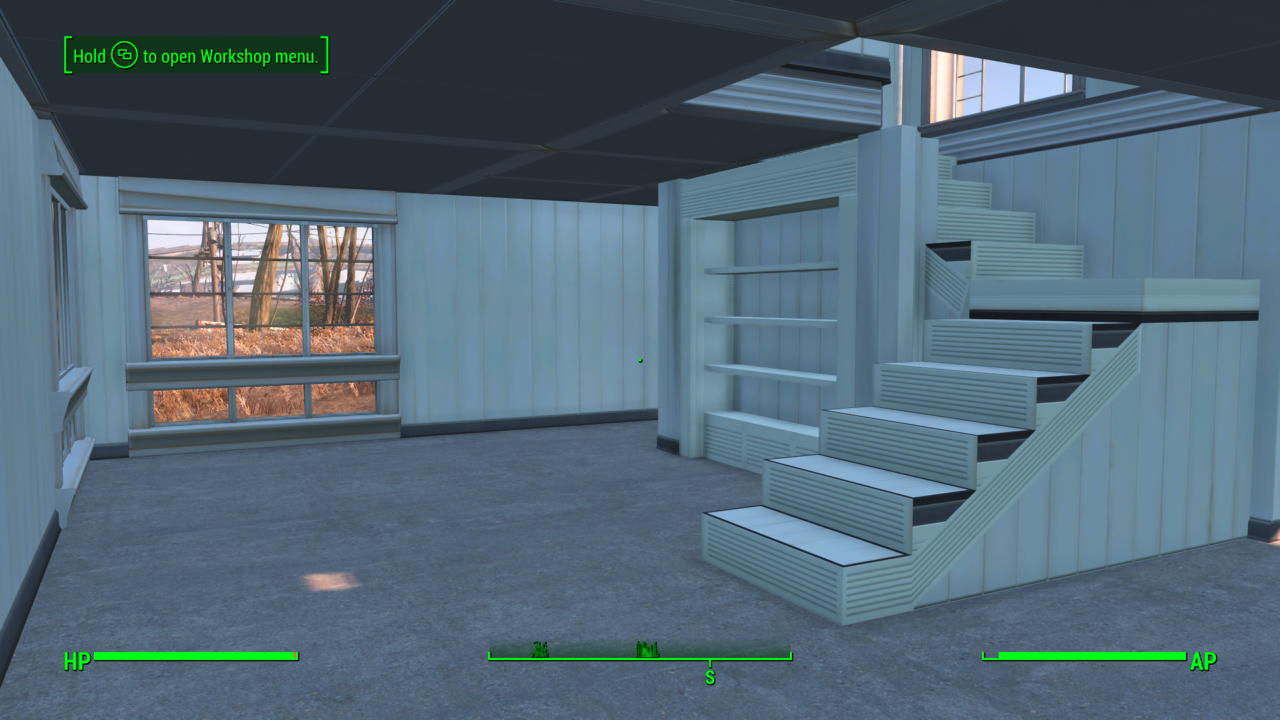
Task: Click the AP label in the HUD
Action: coord(1203,661)
